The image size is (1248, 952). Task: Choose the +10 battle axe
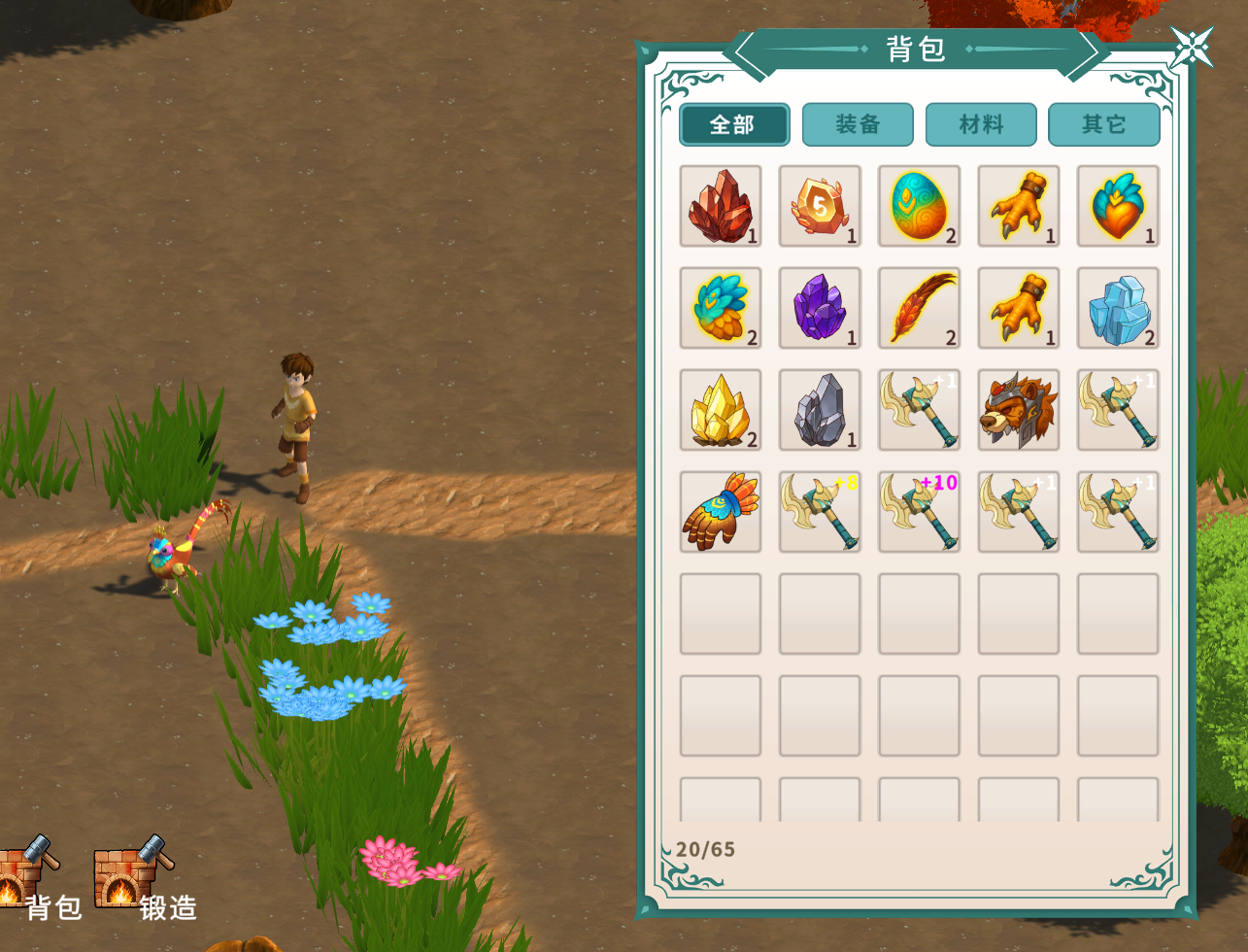(919, 512)
